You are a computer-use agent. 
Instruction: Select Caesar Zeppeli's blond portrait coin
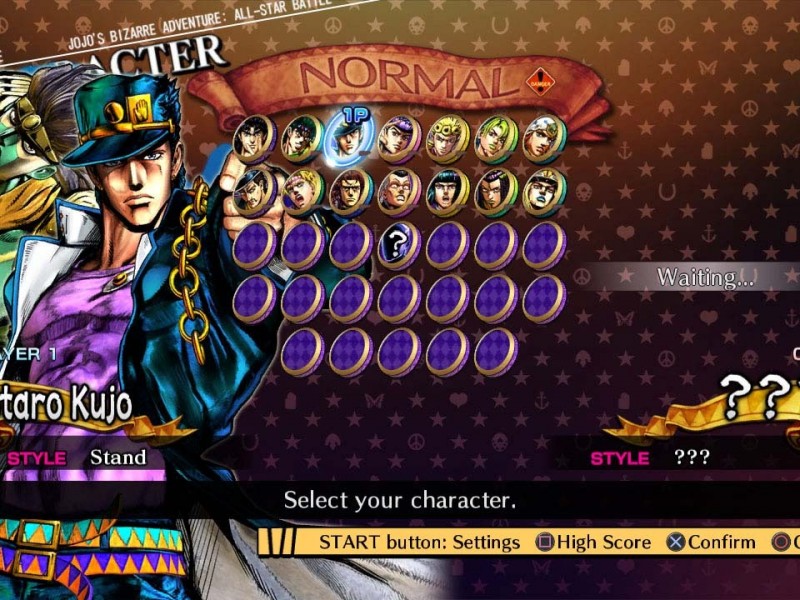(302, 192)
